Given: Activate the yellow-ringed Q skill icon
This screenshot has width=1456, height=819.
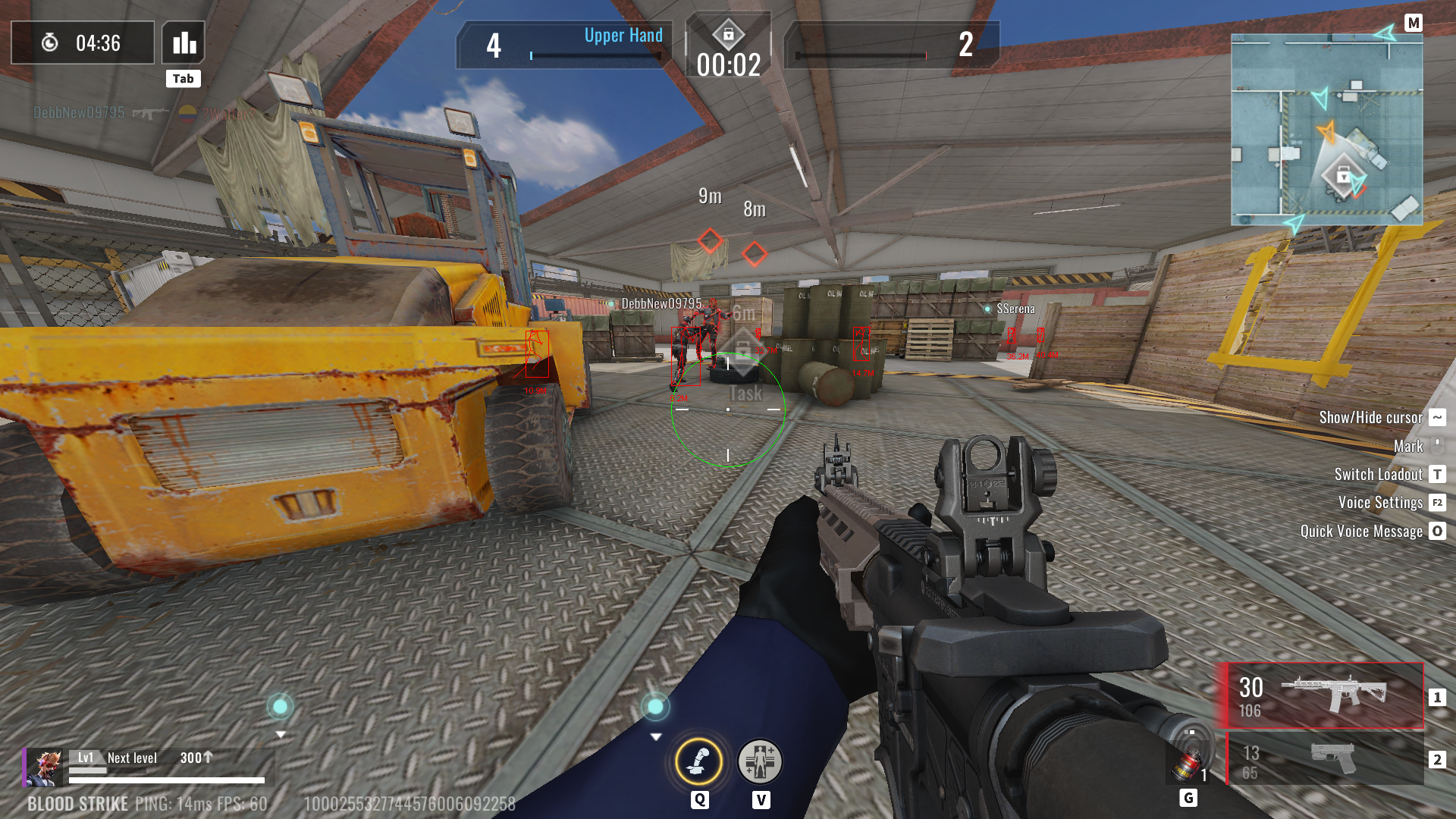Looking at the screenshot, I should [x=698, y=761].
